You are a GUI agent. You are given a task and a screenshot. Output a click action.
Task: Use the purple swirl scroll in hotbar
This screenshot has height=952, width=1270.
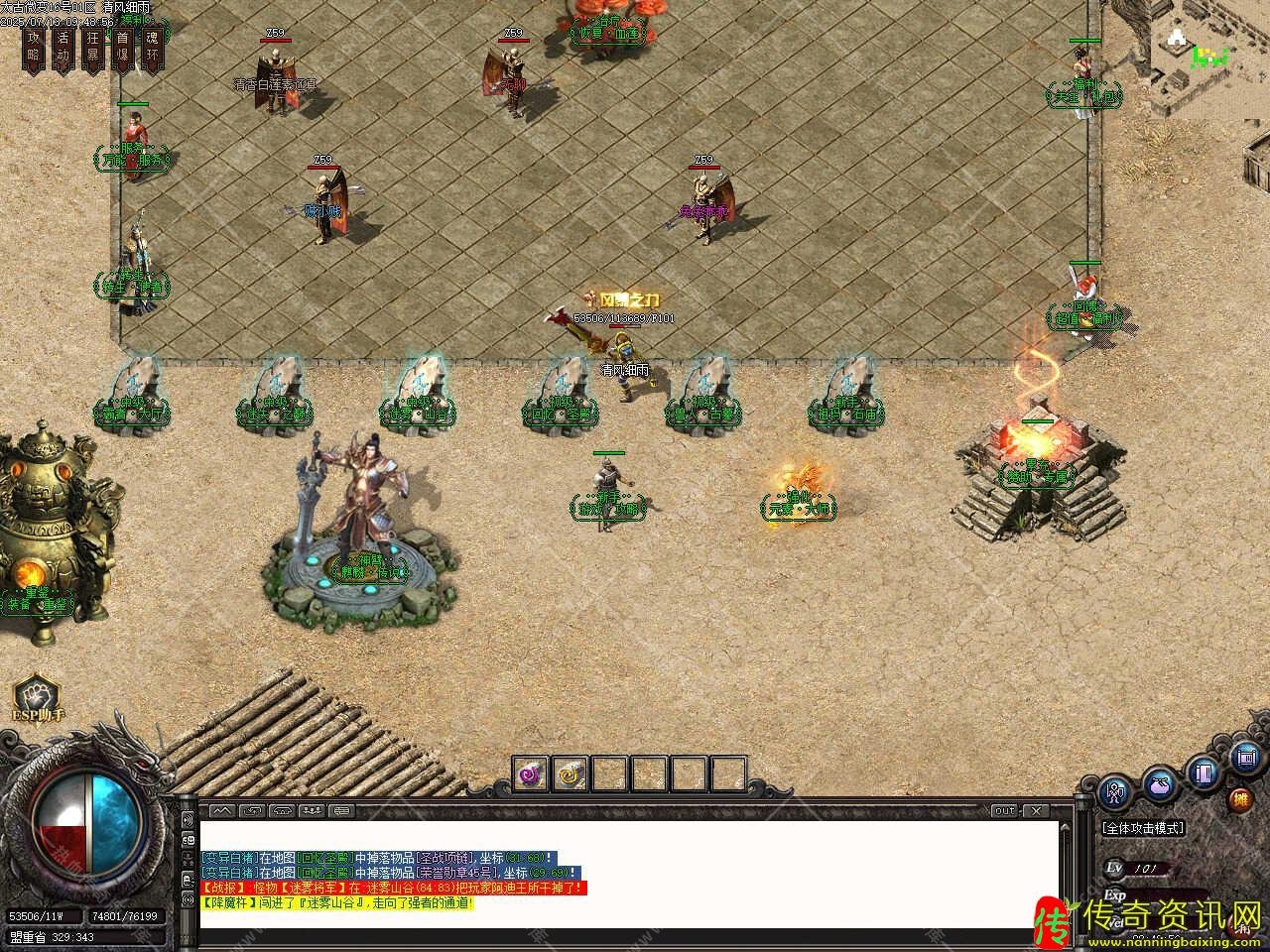click(530, 773)
